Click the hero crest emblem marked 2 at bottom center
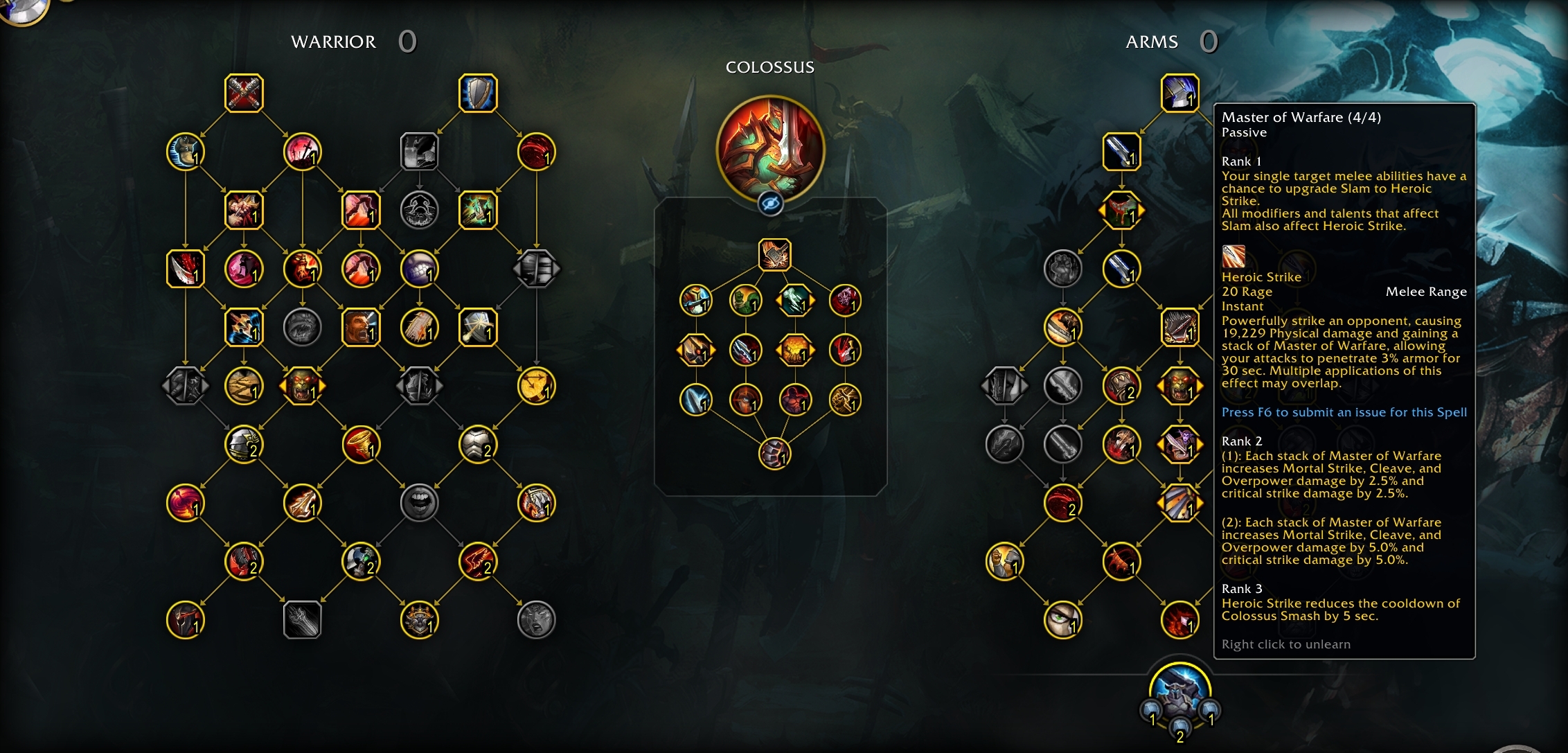 [1179, 731]
